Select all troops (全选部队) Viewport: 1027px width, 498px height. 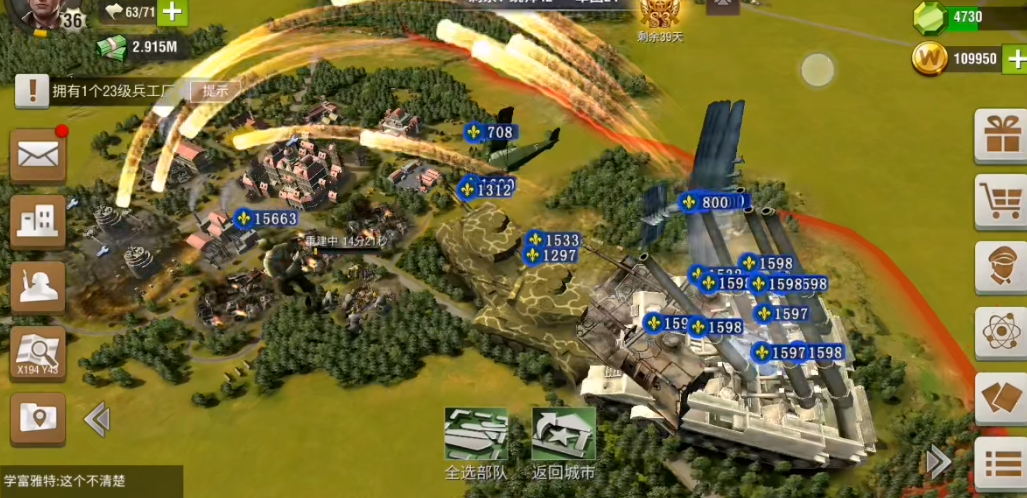click(476, 435)
